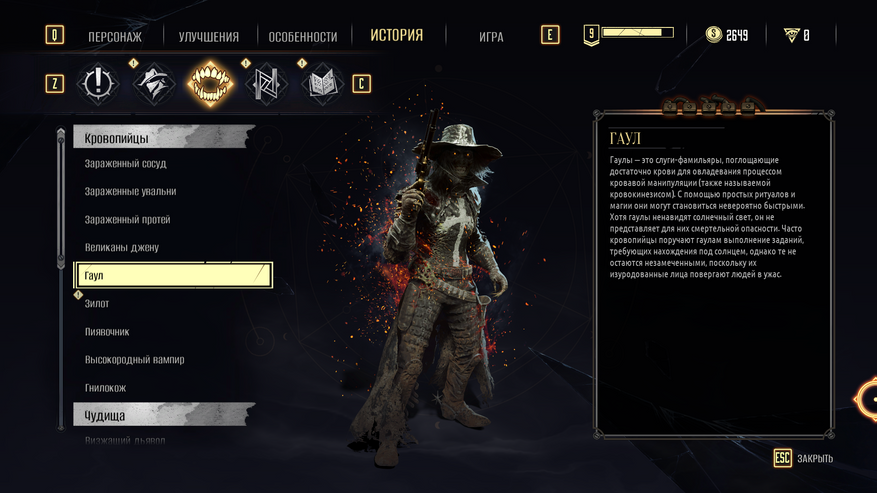Open the Зараженные увальни entry

[131, 191]
